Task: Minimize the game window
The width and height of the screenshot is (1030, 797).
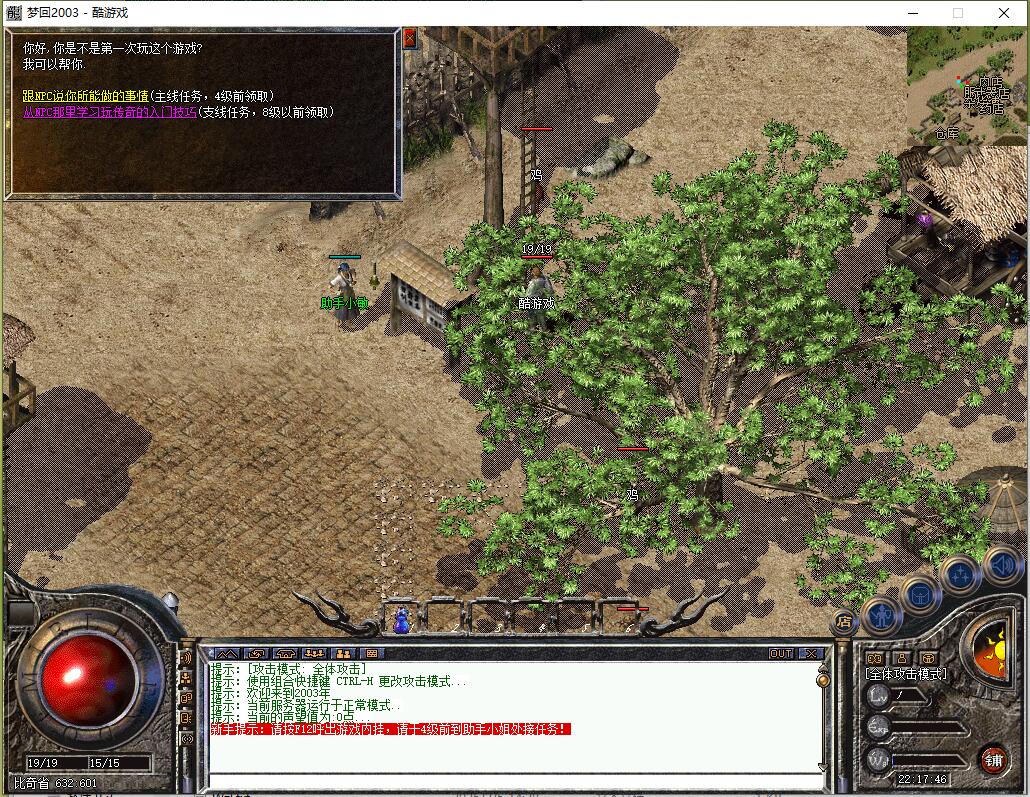Action: click(912, 13)
